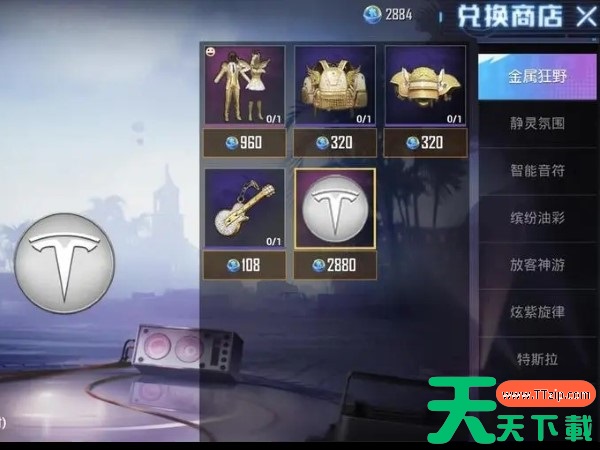Switch to the 放客神游 tab
The height and width of the screenshot is (450, 600).
coord(537,265)
